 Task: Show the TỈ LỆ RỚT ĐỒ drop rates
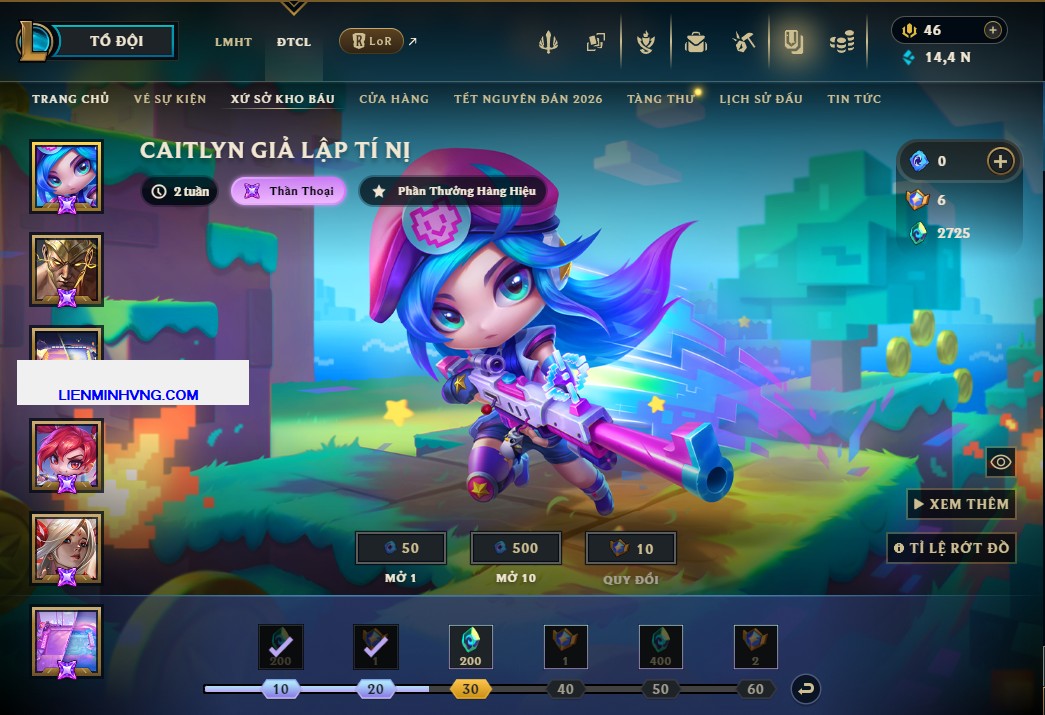pos(951,548)
